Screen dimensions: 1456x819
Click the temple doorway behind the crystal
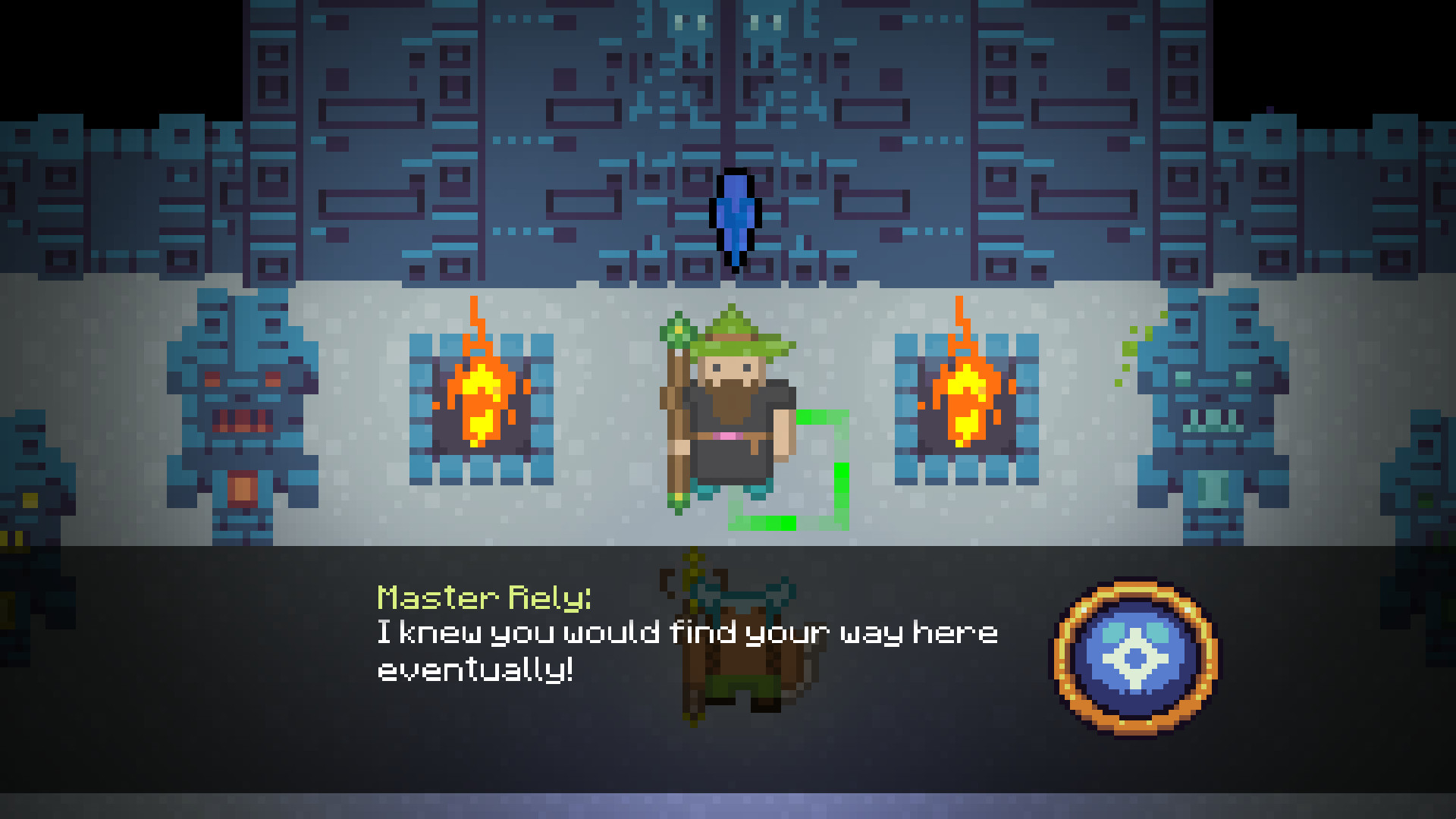pyautogui.click(x=732, y=91)
